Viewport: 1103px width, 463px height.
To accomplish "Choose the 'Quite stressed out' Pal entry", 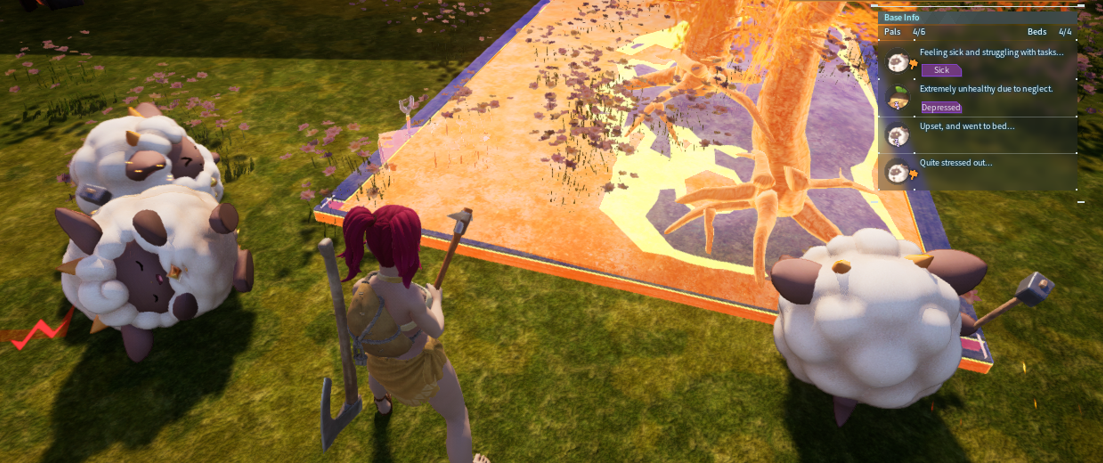I will click(x=978, y=170).
